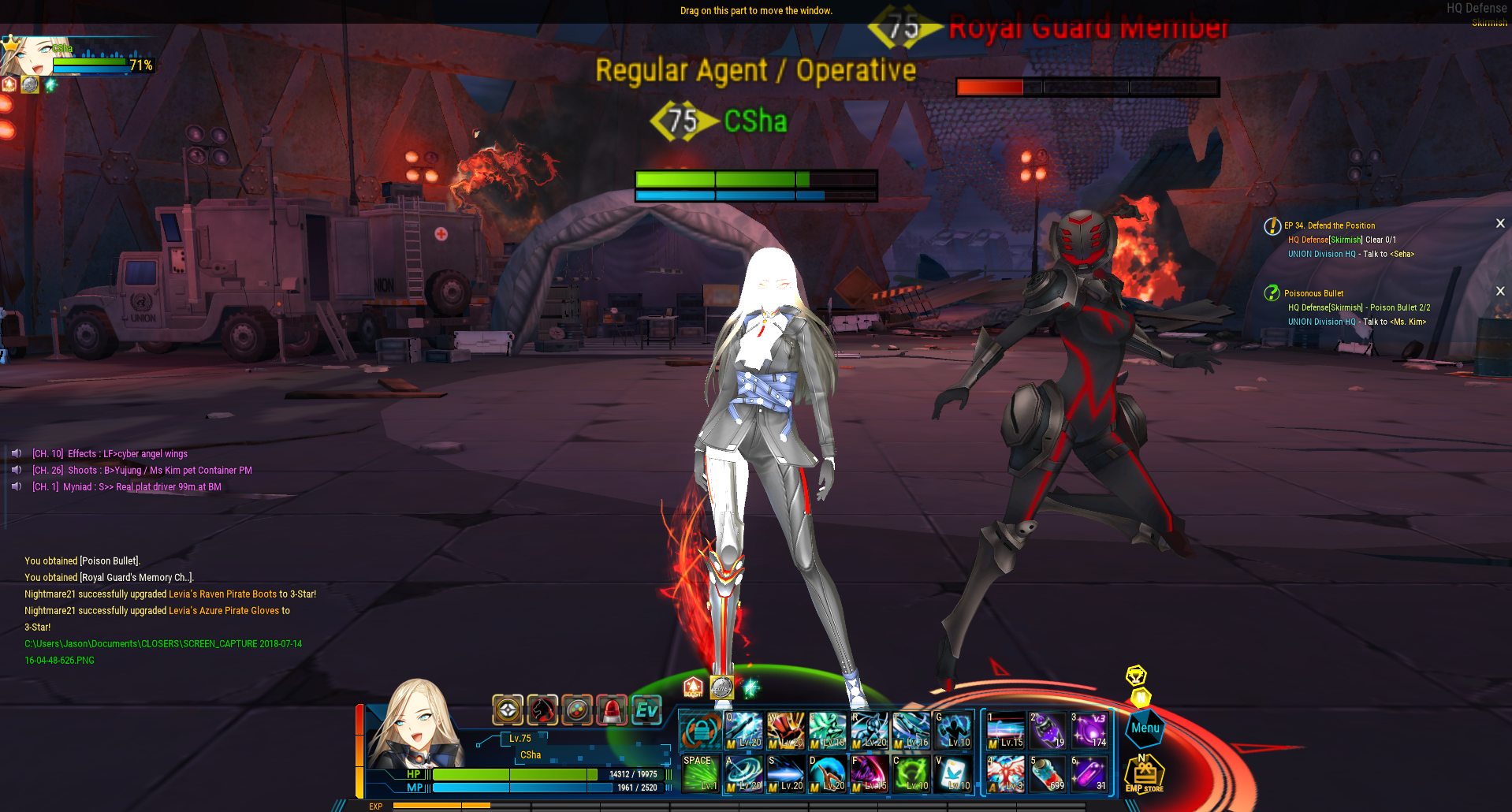Open the Ev event panel icon
This screenshot has width=1512, height=812.
point(647,710)
